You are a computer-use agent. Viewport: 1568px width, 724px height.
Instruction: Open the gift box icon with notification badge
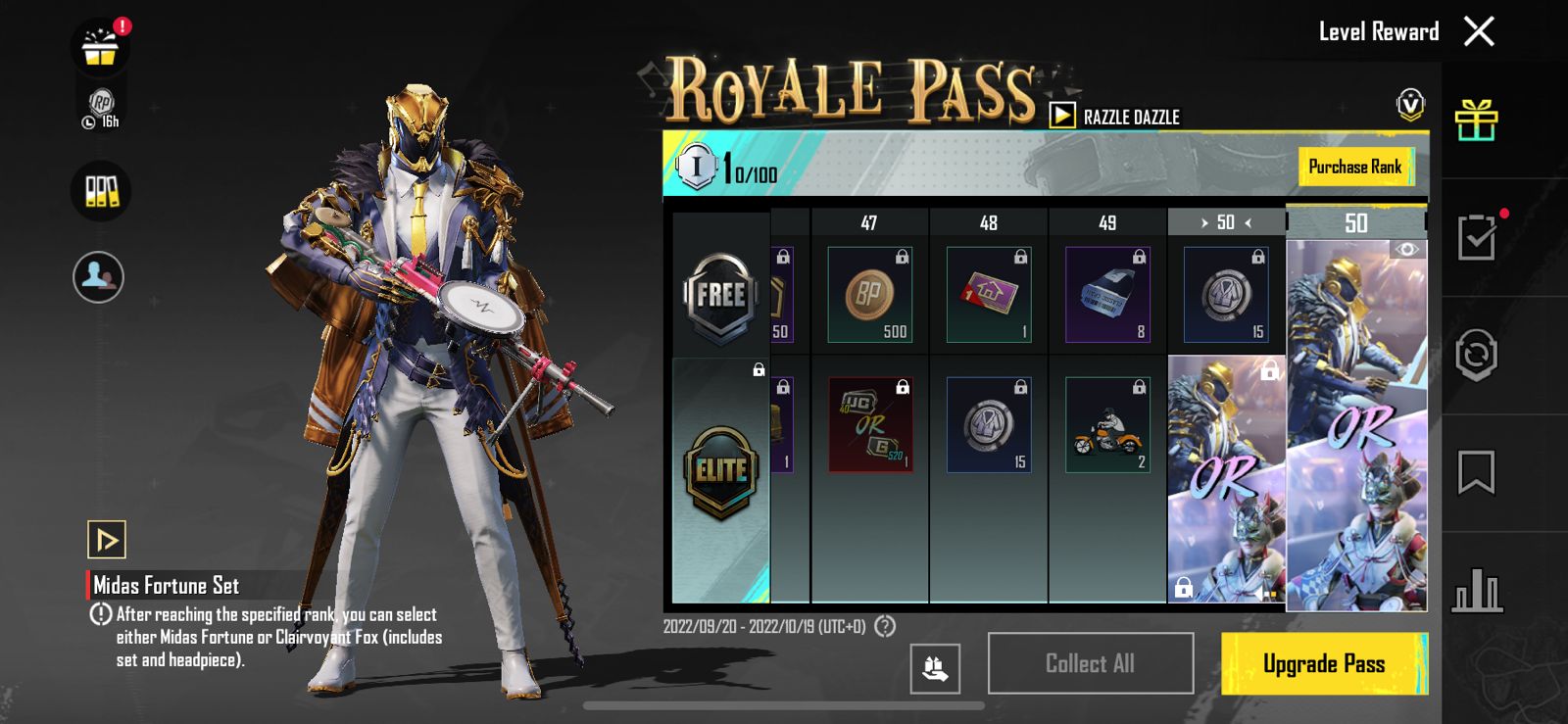click(x=99, y=45)
